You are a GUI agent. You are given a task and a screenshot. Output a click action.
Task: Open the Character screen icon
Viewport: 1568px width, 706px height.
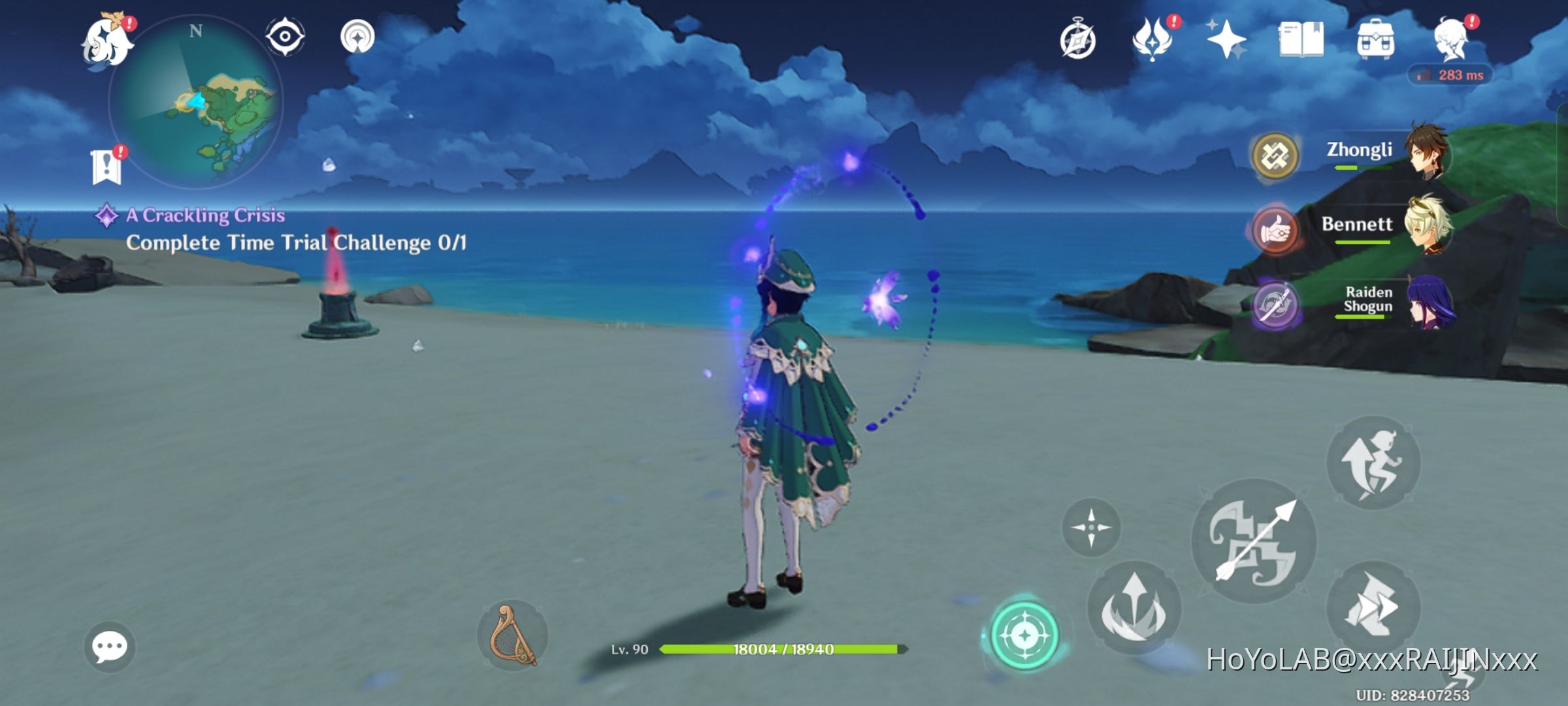tap(1452, 41)
